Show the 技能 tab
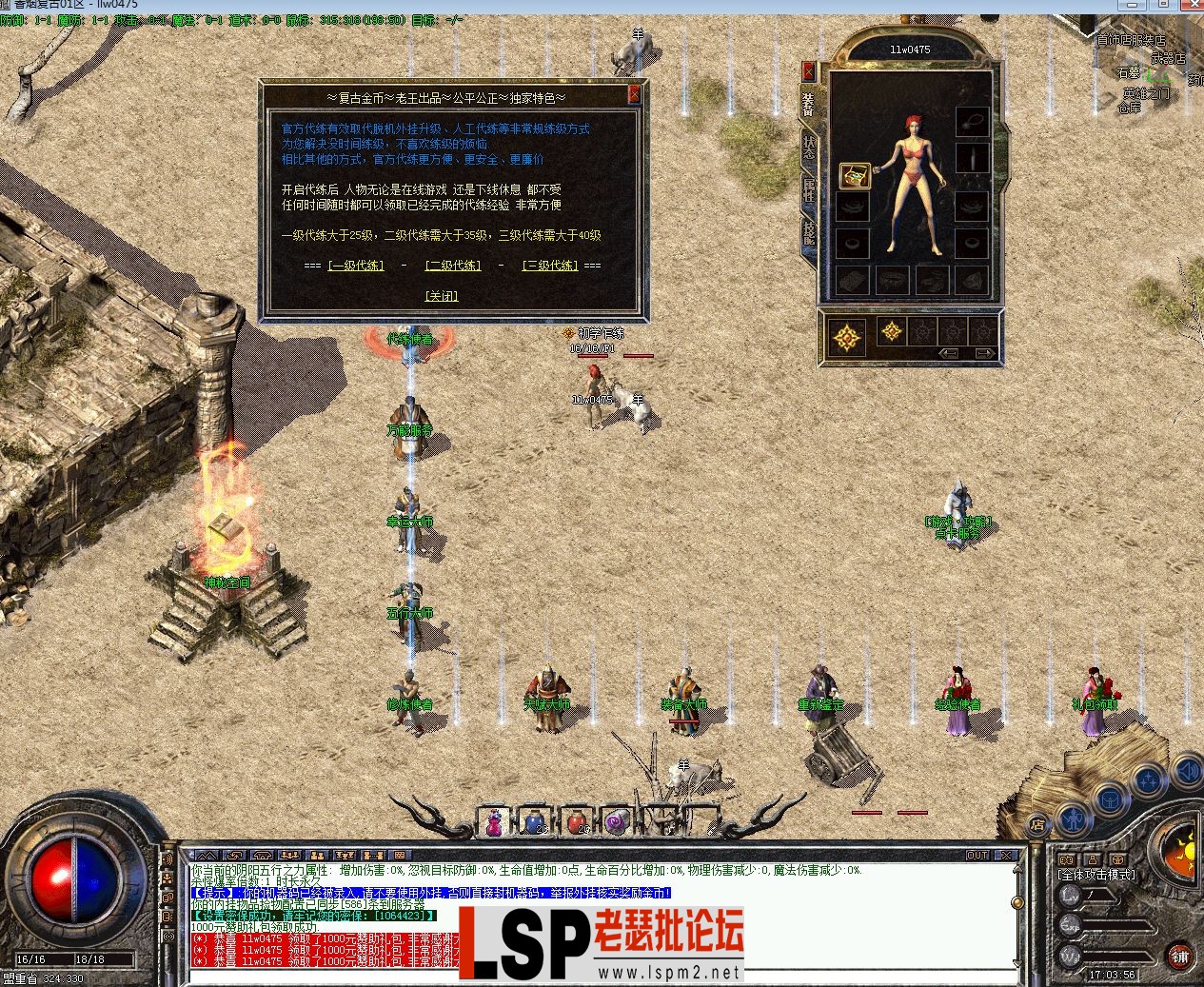The width and height of the screenshot is (1204, 987). click(x=808, y=231)
